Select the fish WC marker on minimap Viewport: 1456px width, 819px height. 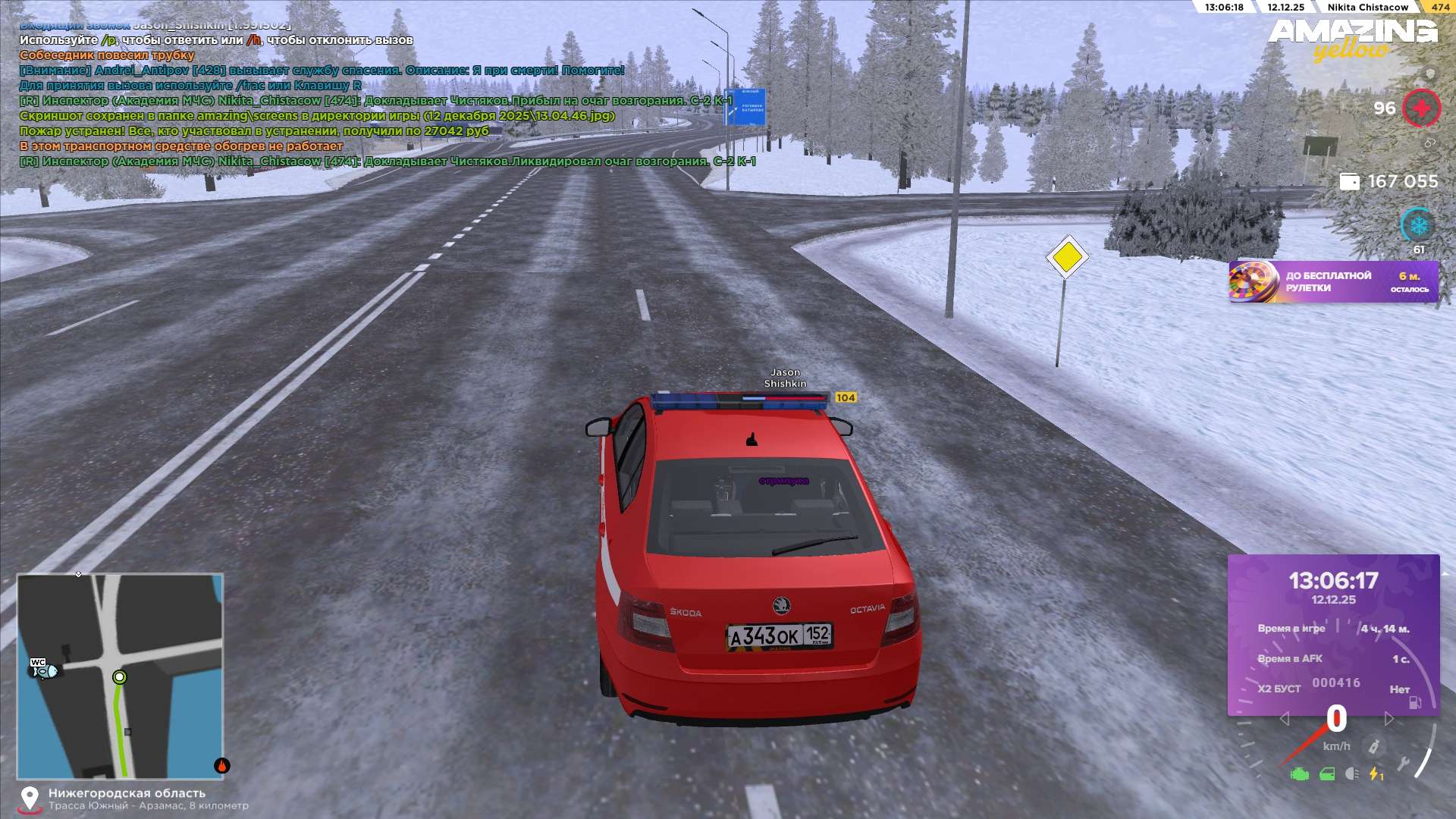42,669
